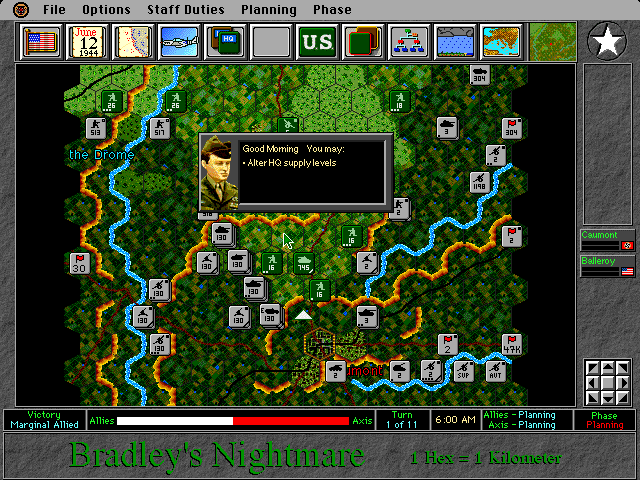This screenshot has height=480, width=640.
Task: Open the Phase menu
Action: pyautogui.click(x=332, y=10)
